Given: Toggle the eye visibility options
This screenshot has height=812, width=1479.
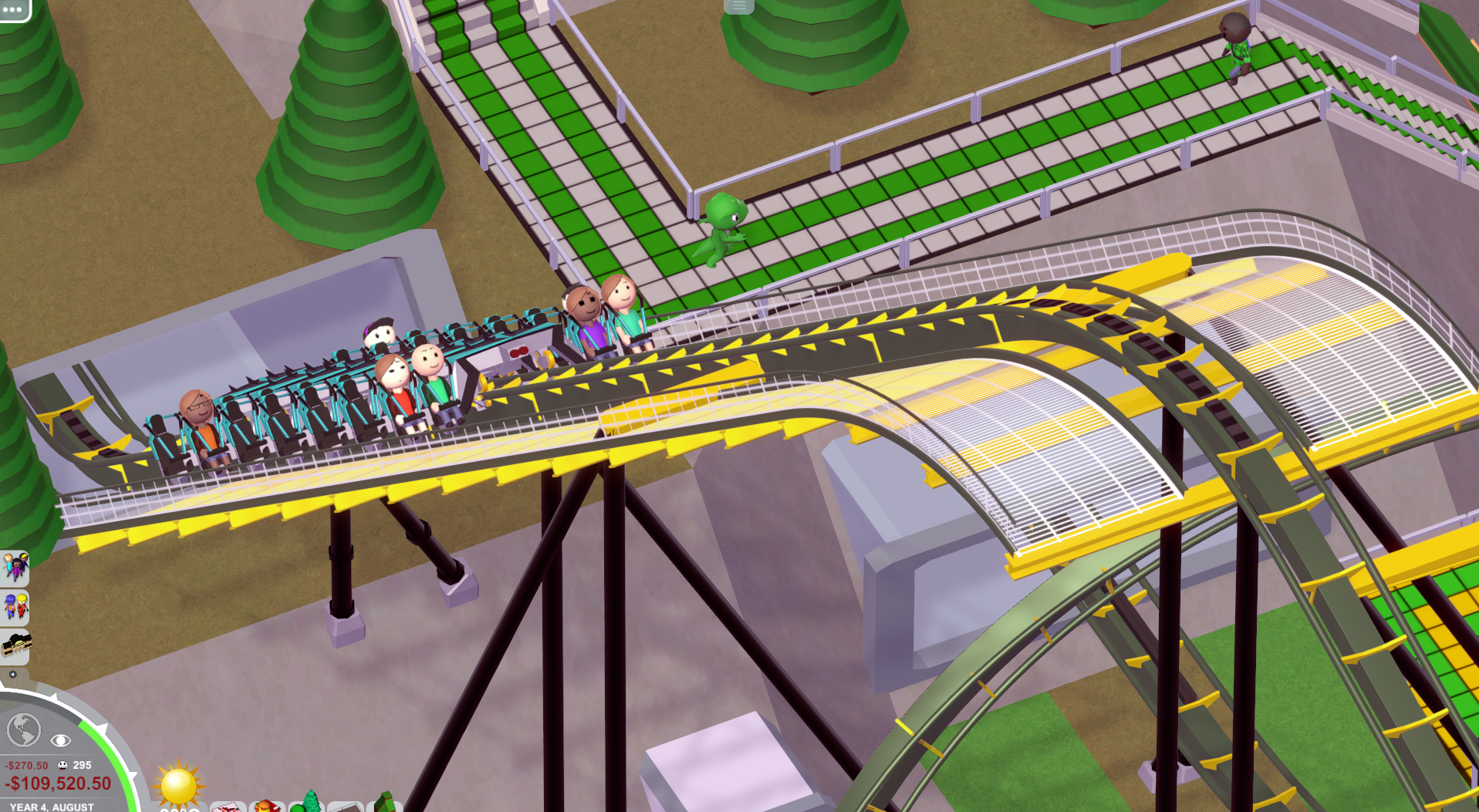Looking at the screenshot, I should [60, 740].
